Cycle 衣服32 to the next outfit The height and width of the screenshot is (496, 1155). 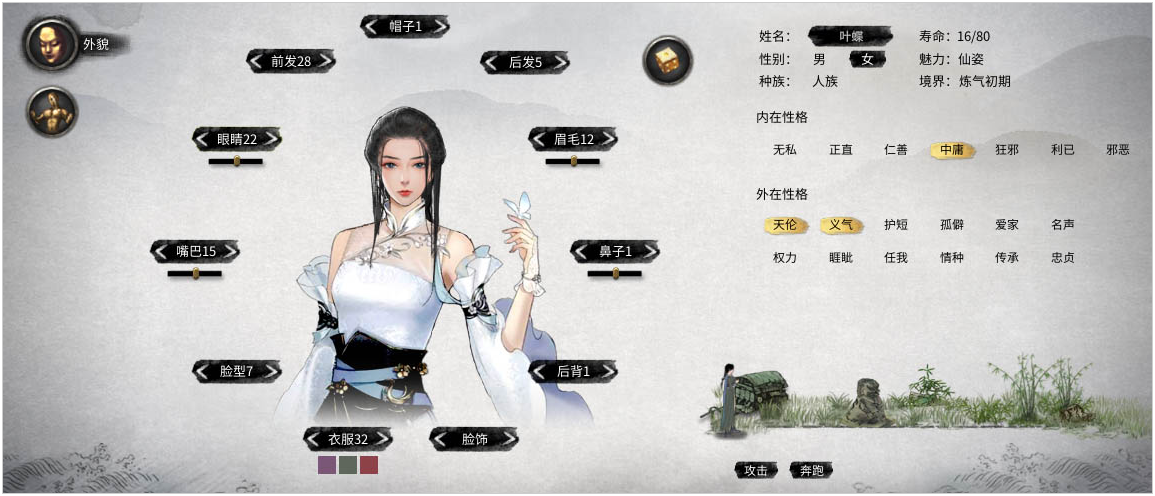[382, 439]
